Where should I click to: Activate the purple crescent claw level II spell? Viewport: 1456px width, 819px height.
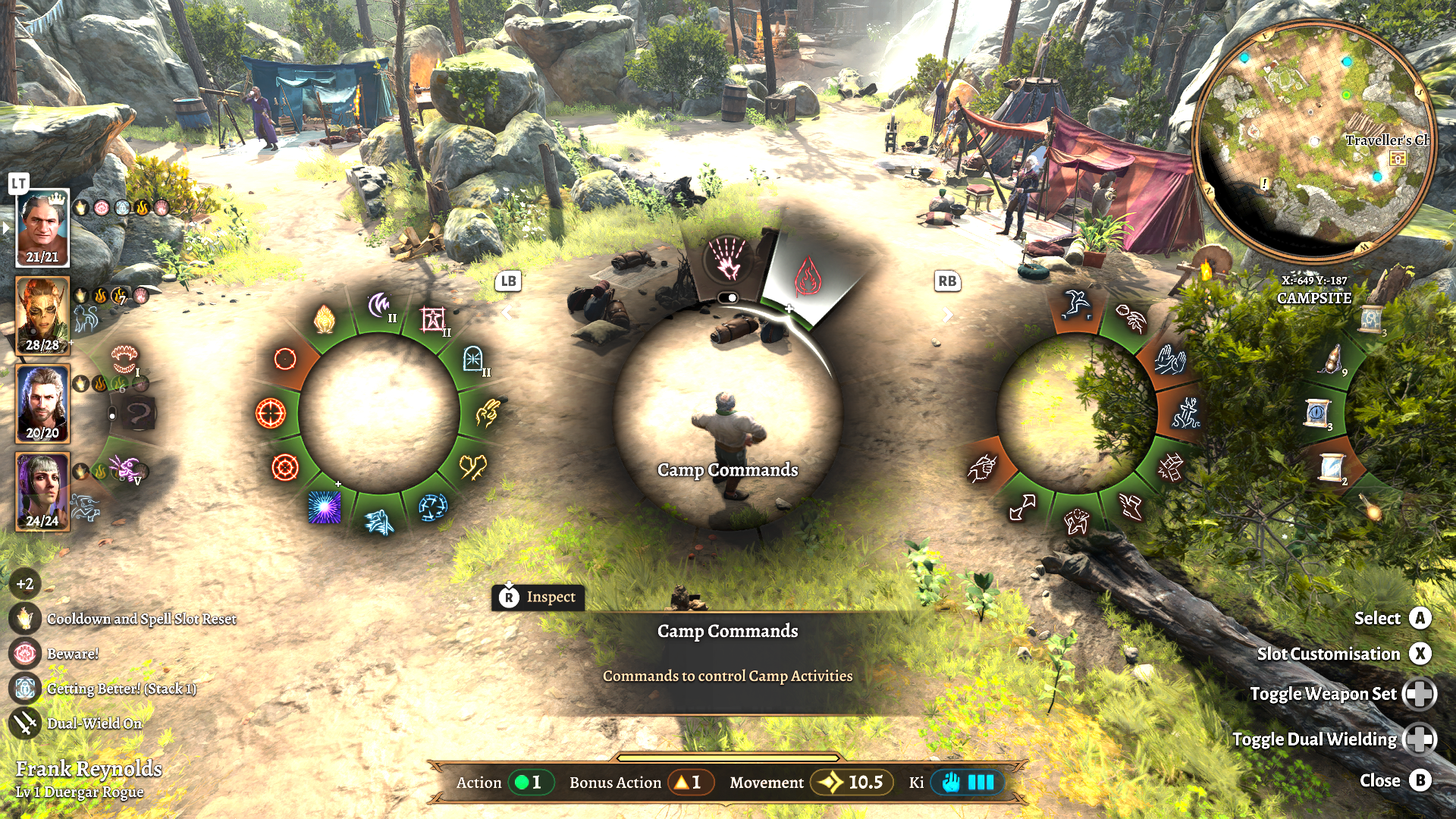tap(379, 307)
